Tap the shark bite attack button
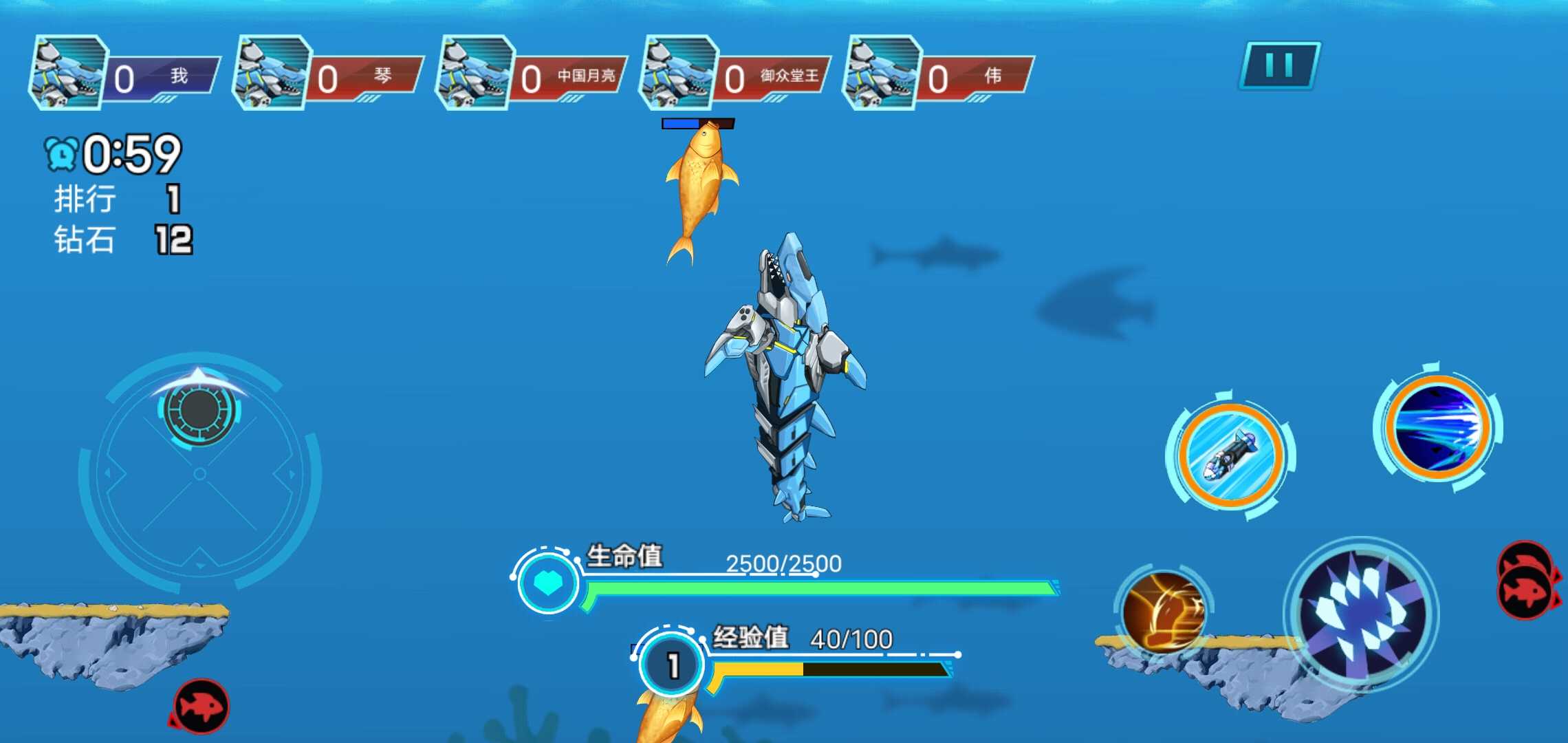1568x743 pixels. point(1360,614)
